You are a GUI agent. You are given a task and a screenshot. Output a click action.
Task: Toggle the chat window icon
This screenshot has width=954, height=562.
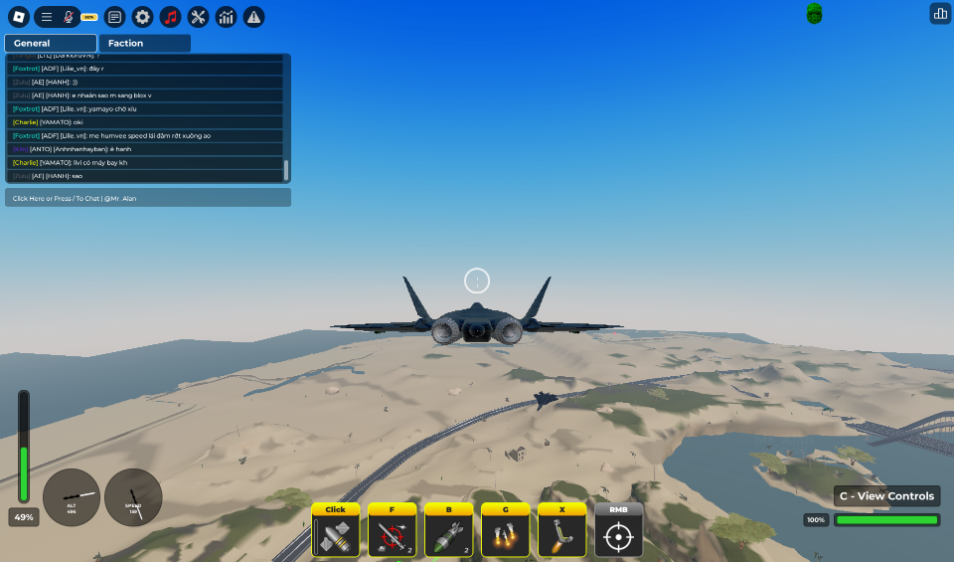(115, 16)
